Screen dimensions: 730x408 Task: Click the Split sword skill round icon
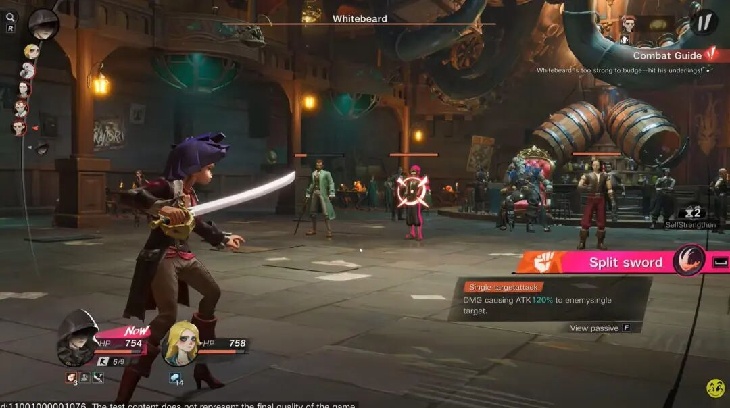[689, 261]
